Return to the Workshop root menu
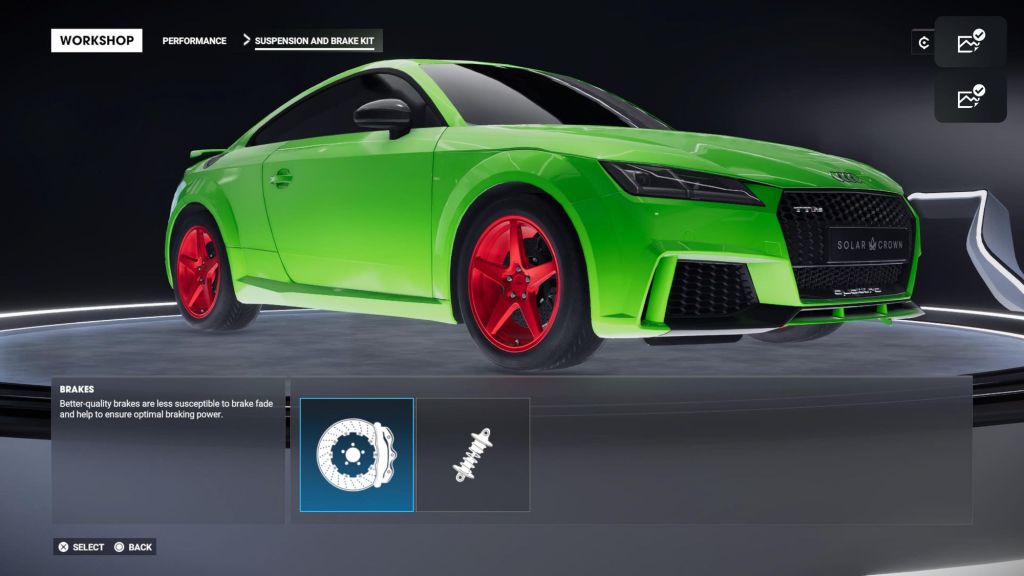Viewport: 1024px width, 576px height. point(97,41)
